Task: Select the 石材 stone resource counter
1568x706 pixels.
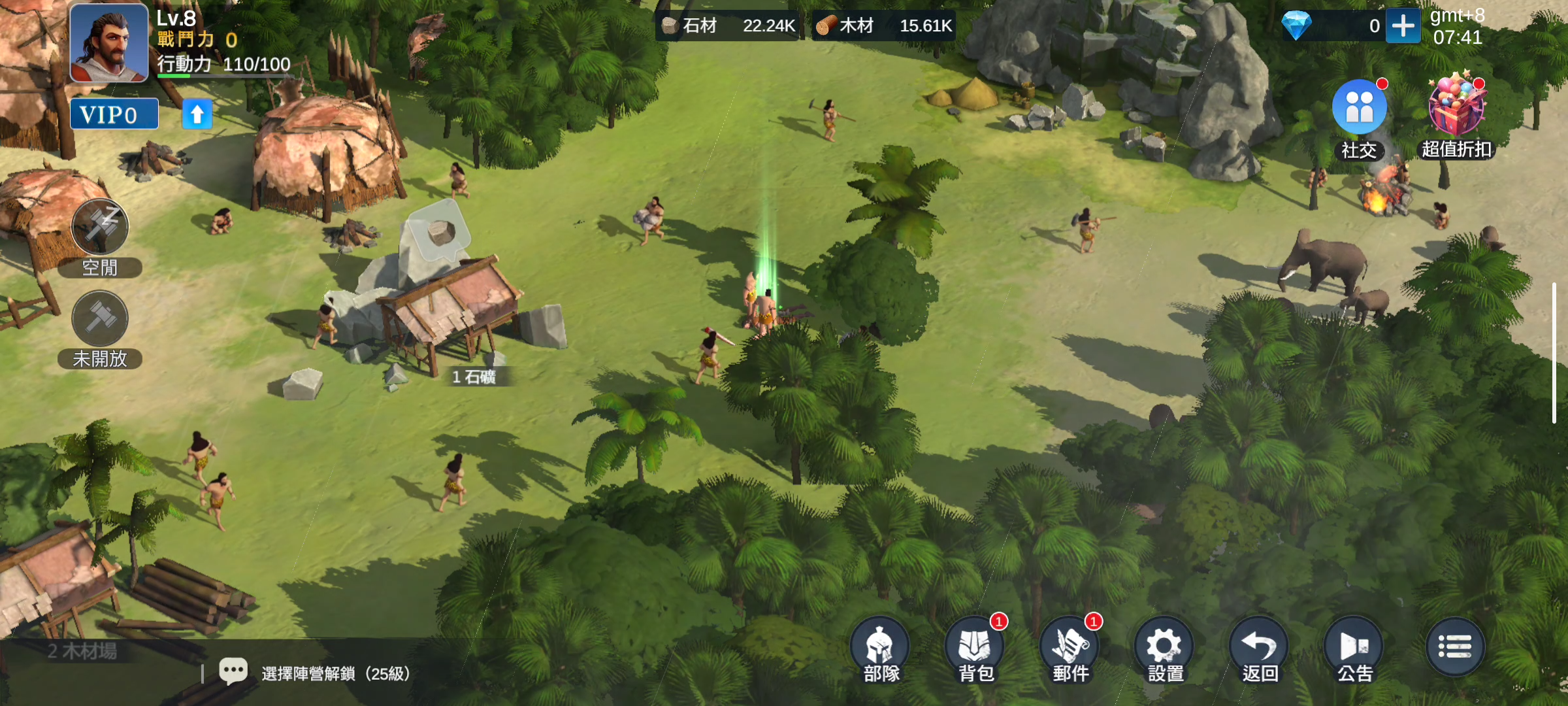Action: pyautogui.click(x=728, y=26)
